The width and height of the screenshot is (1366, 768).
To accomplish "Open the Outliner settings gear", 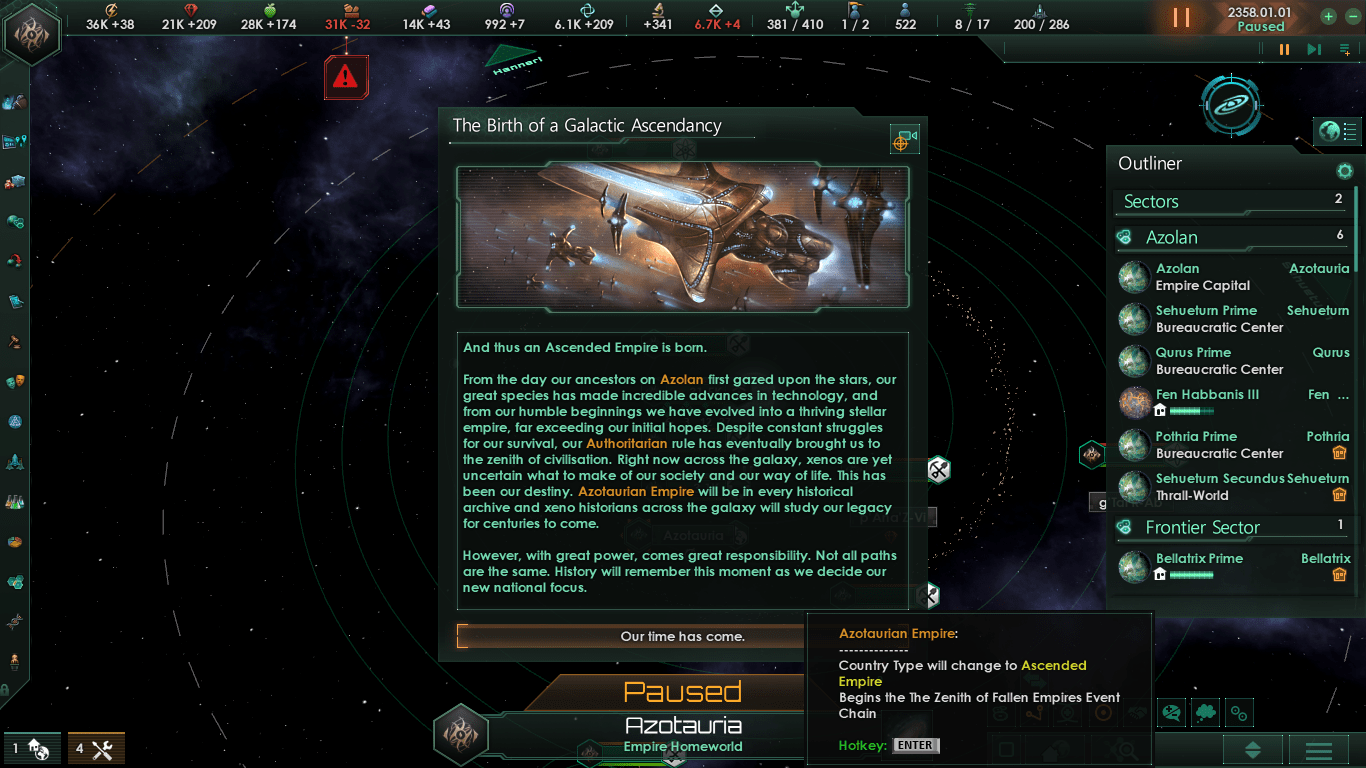I will click(x=1345, y=171).
